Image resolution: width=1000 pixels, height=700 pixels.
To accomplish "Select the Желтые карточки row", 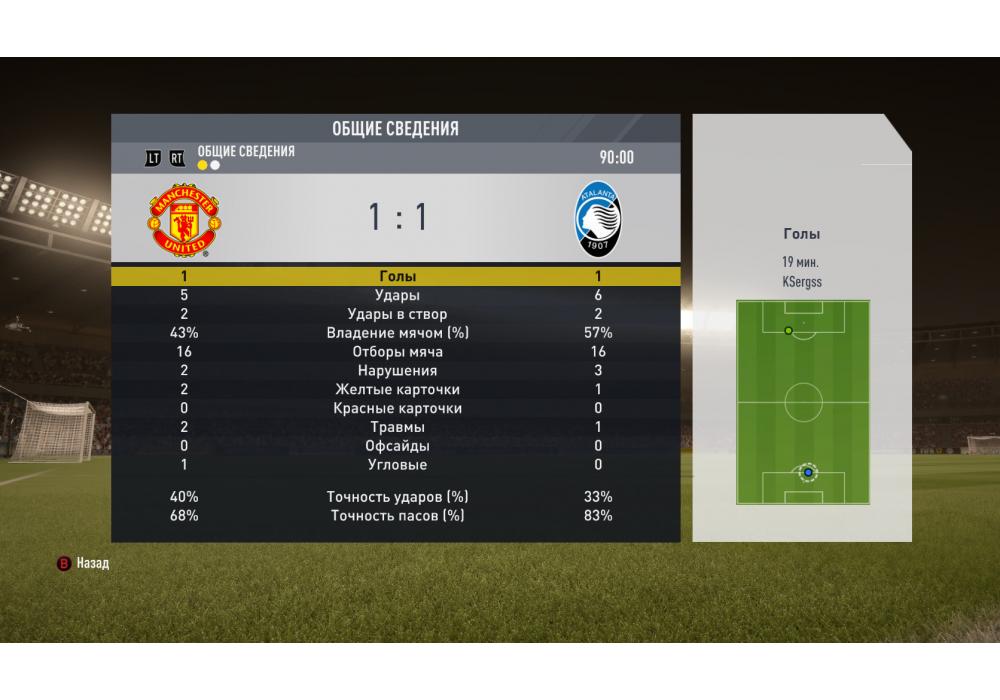I will click(397, 390).
